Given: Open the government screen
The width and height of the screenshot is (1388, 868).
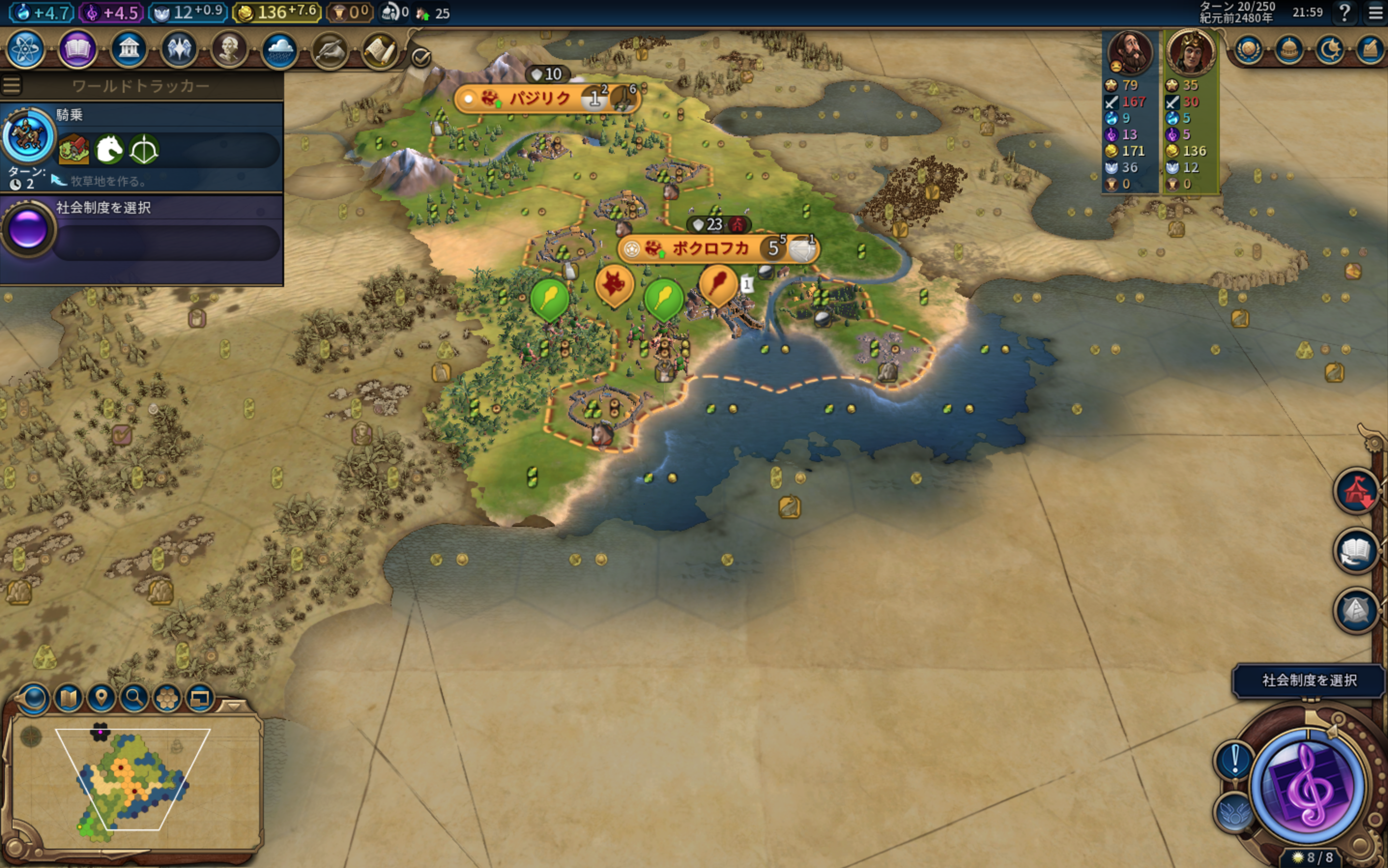Looking at the screenshot, I should click(x=128, y=49).
